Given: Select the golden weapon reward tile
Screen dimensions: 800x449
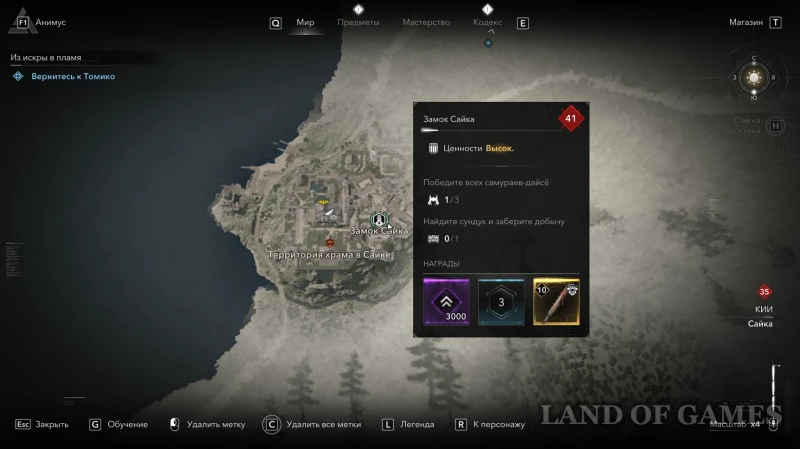Looking at the screenshot, I should 556,301.
